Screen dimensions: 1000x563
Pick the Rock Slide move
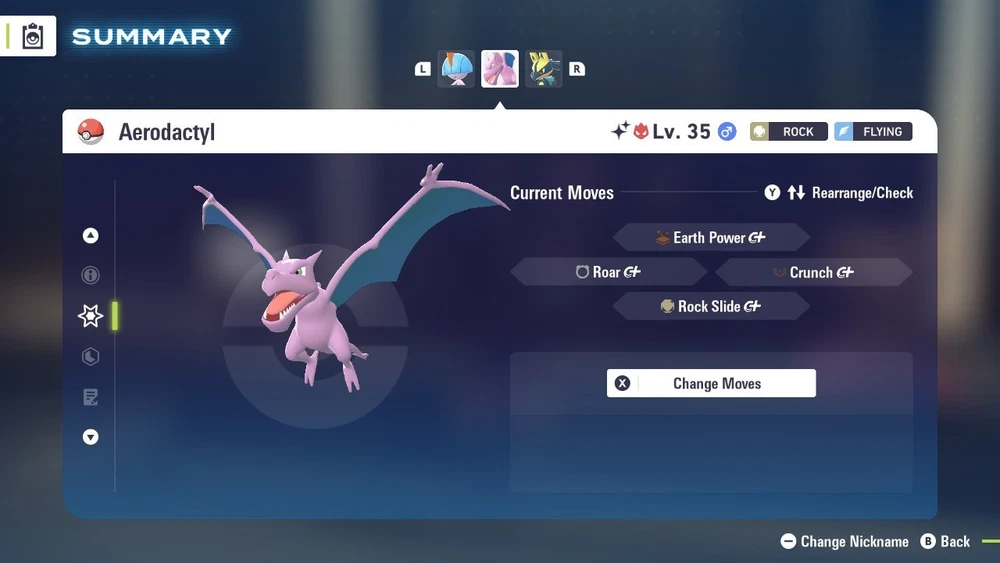[x=711, y=307]
